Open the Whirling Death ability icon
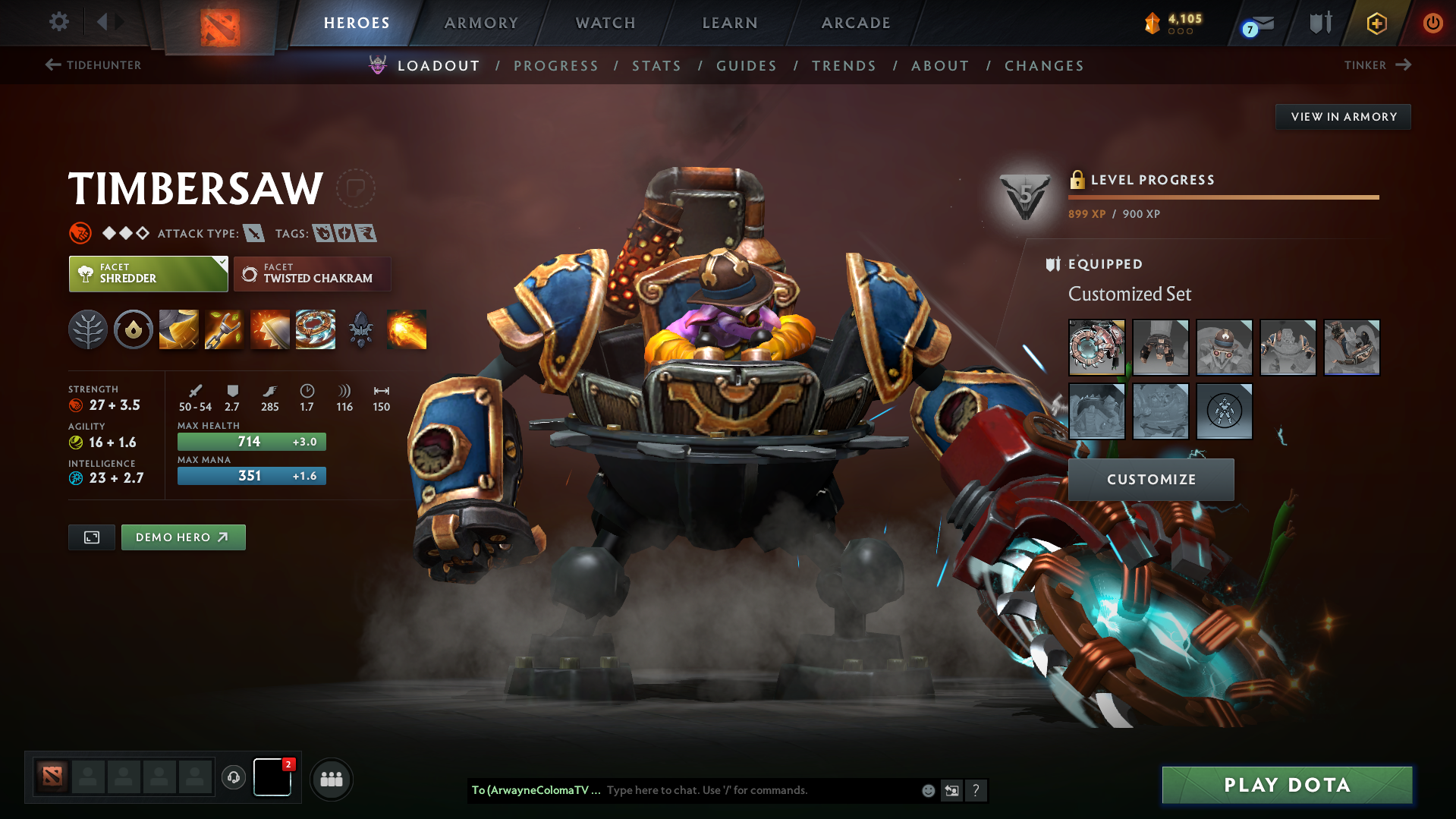Screen dimensions: 1456x819 coord(178,329)
